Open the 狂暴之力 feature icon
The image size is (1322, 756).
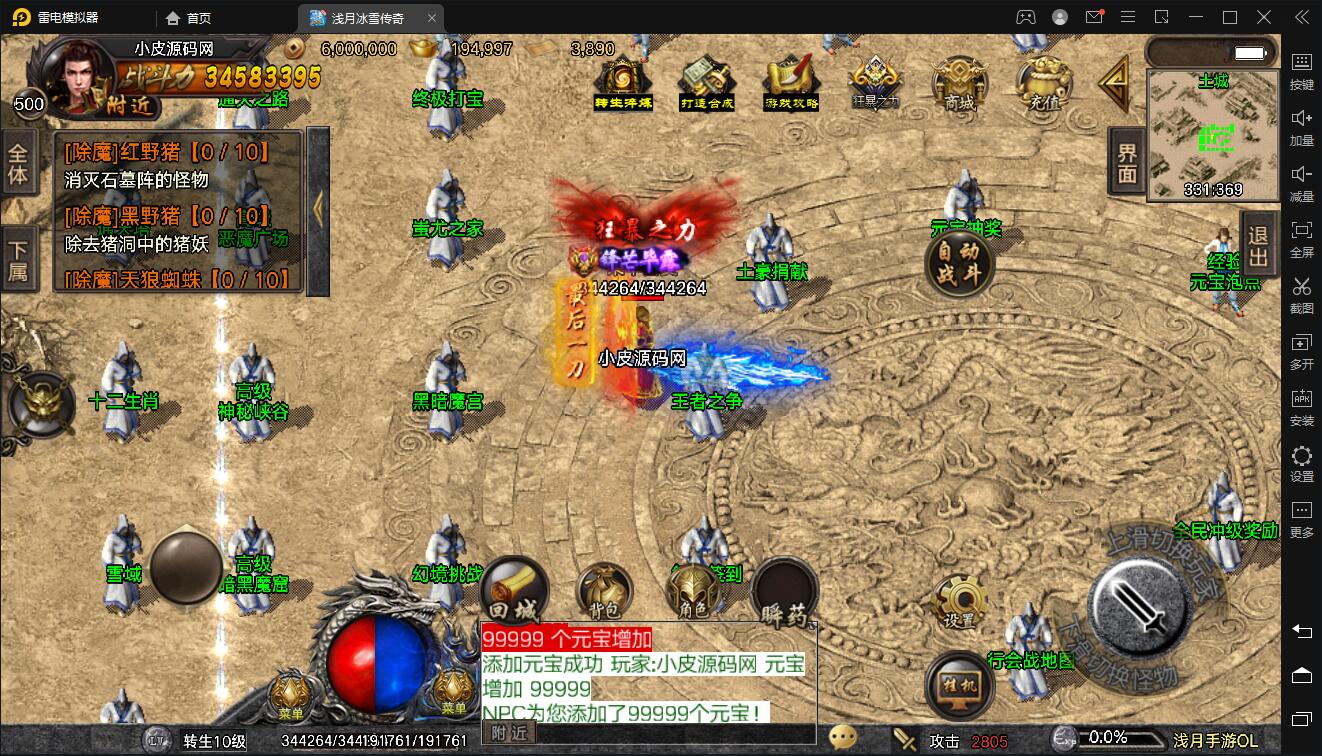tap(875, 81)
